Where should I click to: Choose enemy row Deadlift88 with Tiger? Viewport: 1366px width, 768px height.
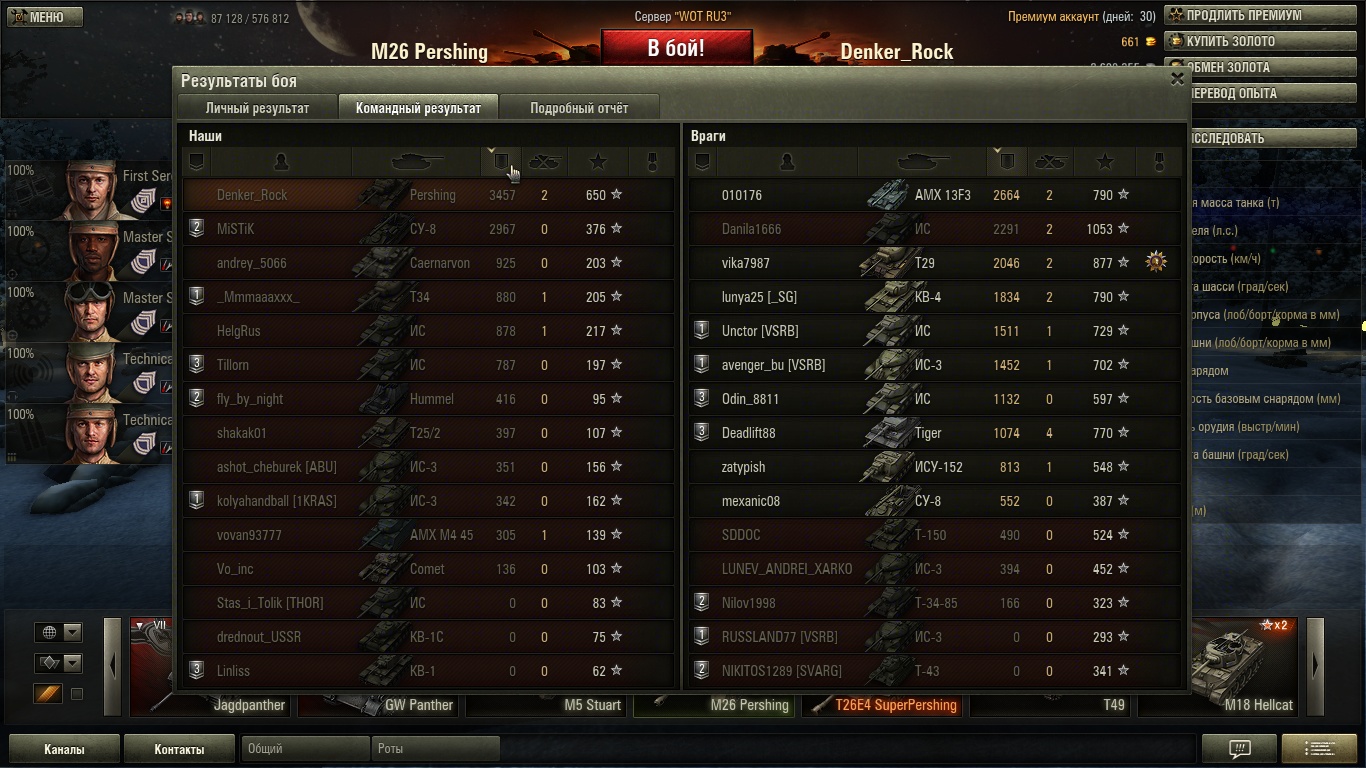tap(934, 433)
